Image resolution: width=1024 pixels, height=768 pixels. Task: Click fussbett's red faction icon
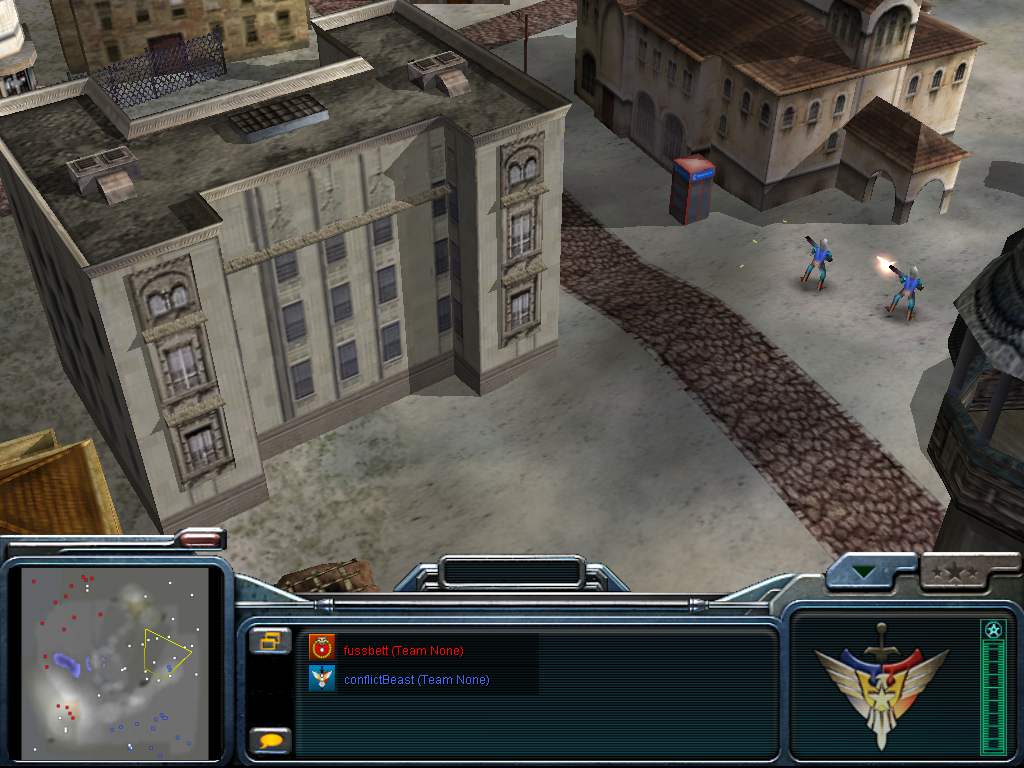(x=321, y=647)
